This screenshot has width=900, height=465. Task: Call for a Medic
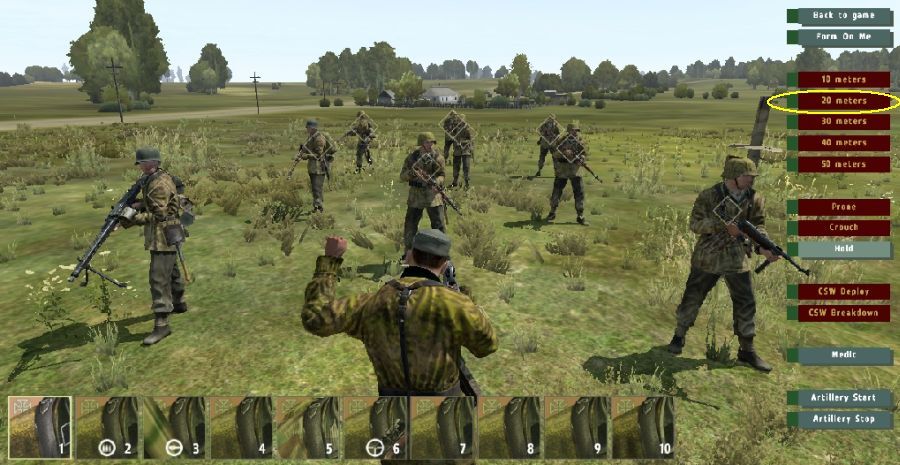coord(843,355)
